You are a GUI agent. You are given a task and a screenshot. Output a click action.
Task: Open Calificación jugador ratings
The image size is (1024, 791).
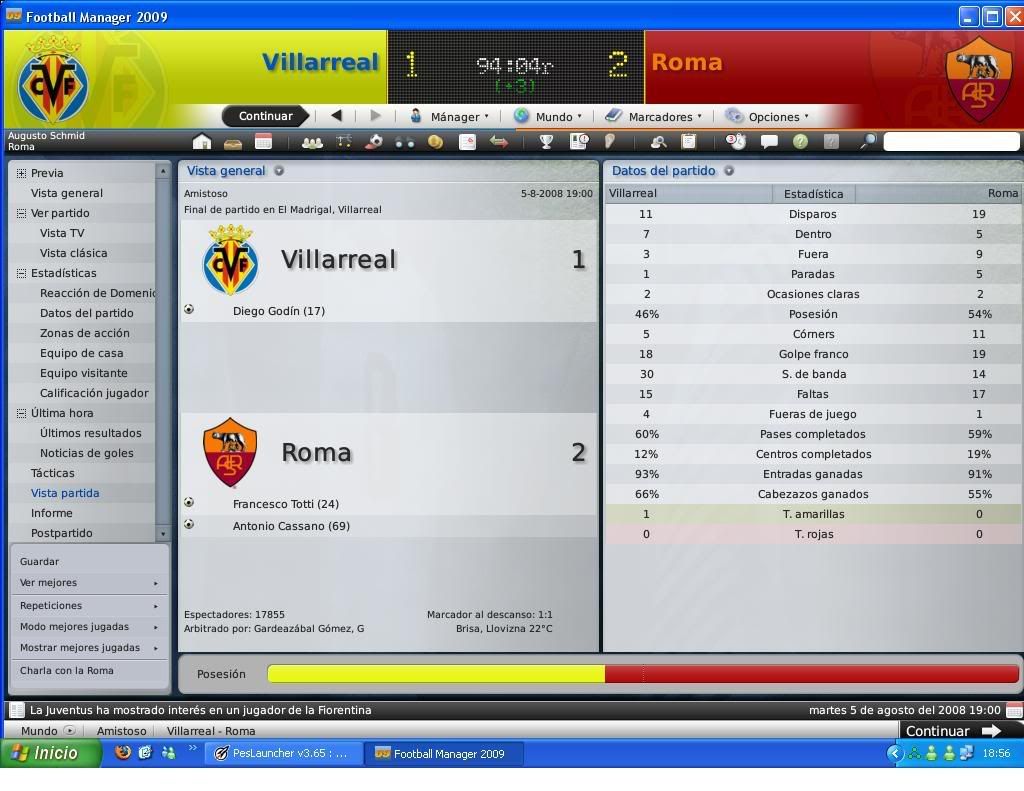(94, 393)
